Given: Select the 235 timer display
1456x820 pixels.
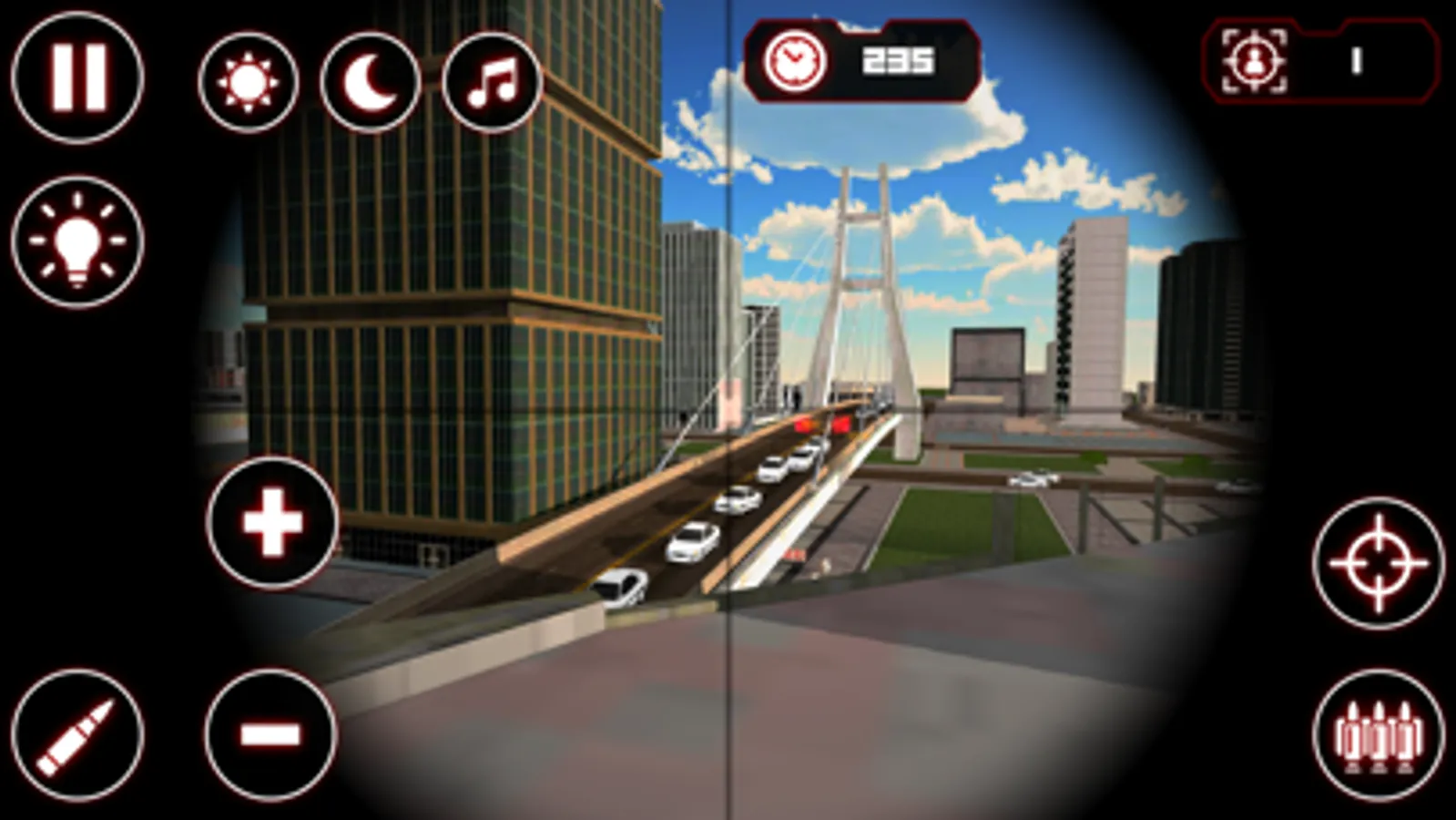Looking at the screenshot, I should point(897,59).
